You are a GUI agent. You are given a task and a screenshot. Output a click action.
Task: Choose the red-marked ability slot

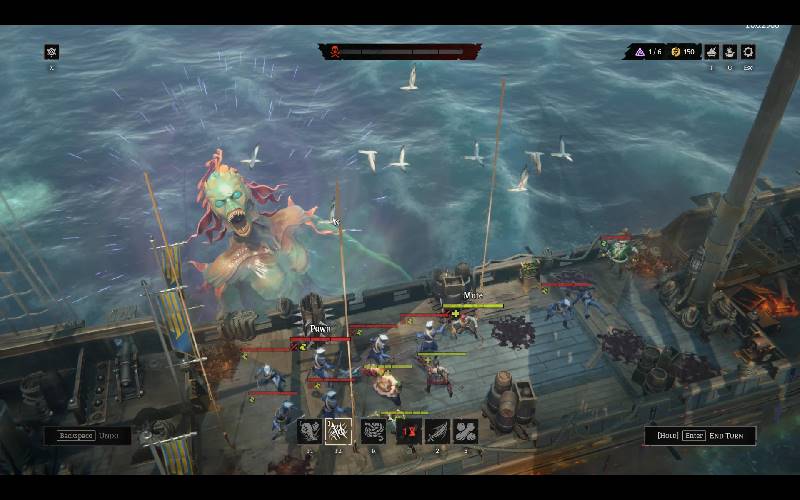pyautogui.click(x=407, y=431)
